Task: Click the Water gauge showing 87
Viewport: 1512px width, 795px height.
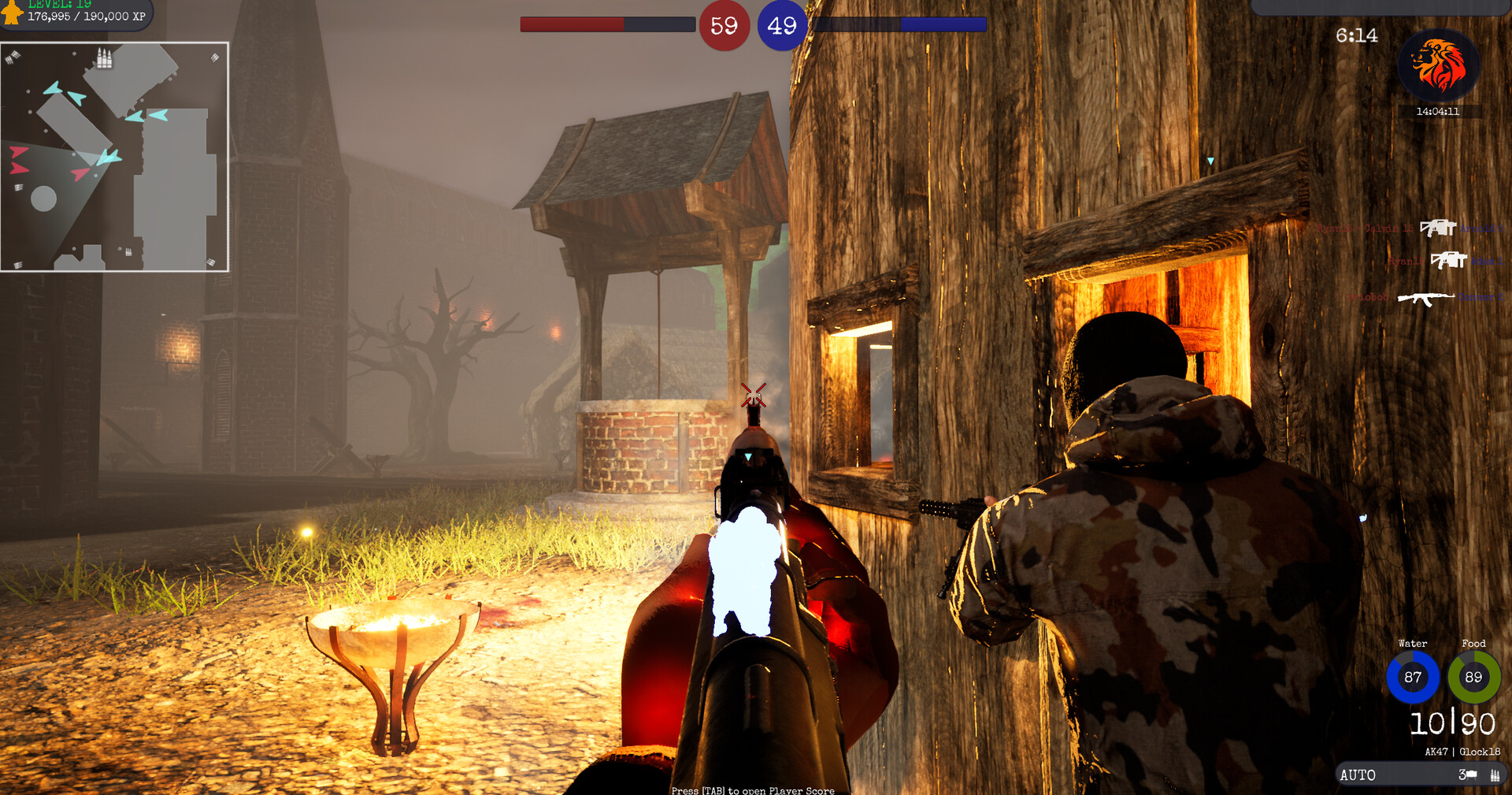Action: click(x=1412, y=677)
